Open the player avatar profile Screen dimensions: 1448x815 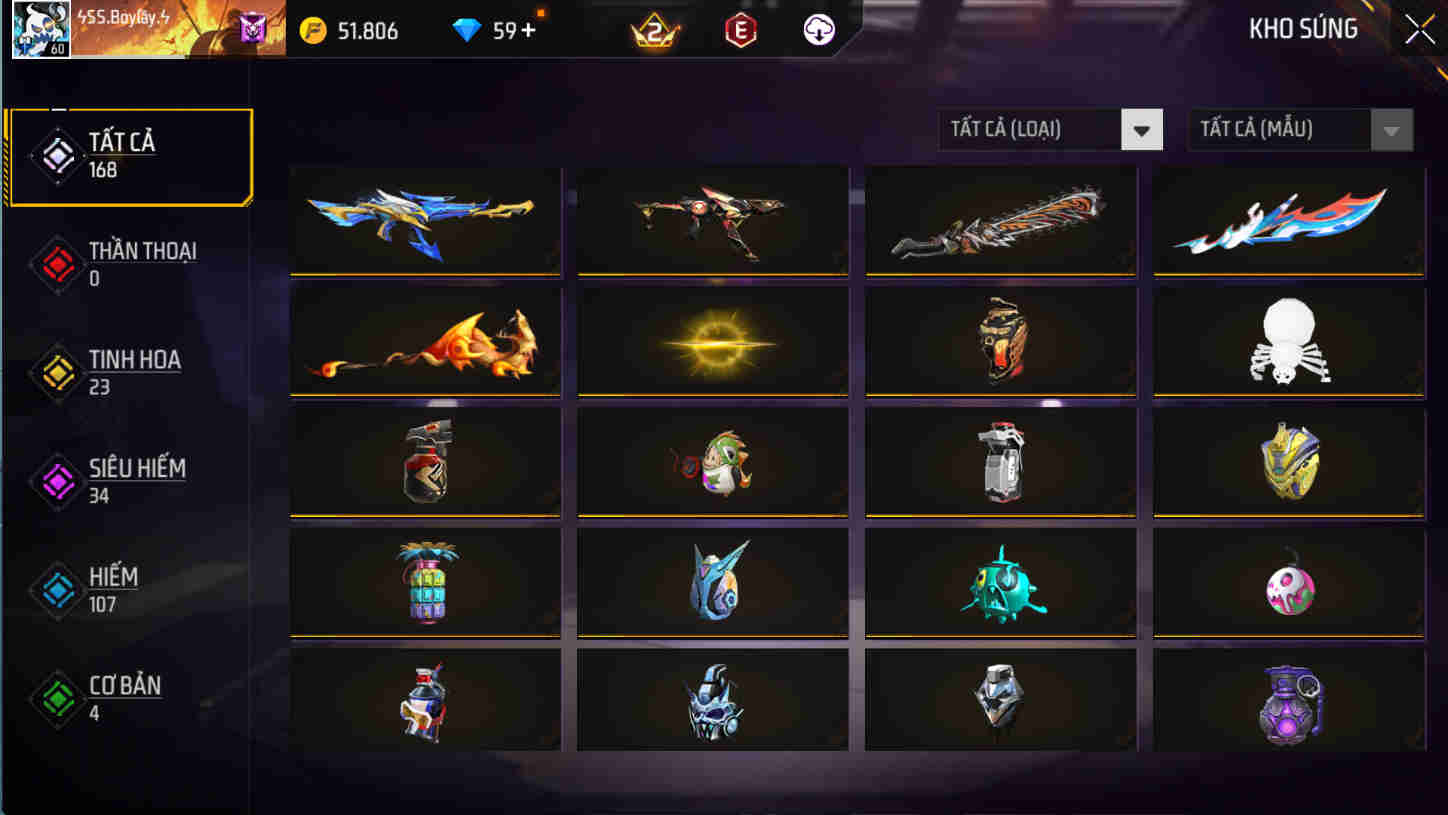40,30
